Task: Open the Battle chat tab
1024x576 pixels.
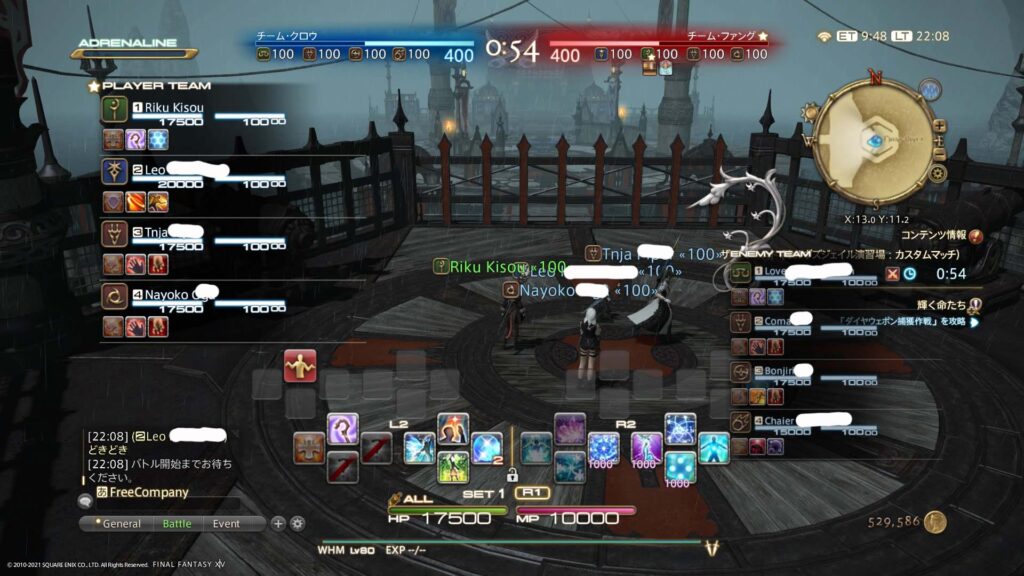Action: 177,524
